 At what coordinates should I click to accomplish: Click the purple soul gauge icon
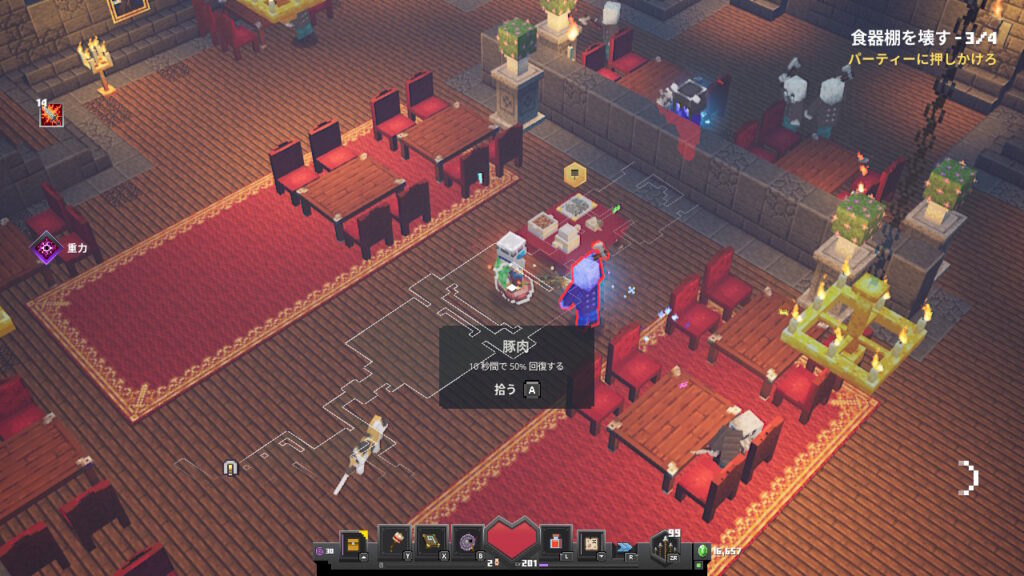[x=320, y=551]
